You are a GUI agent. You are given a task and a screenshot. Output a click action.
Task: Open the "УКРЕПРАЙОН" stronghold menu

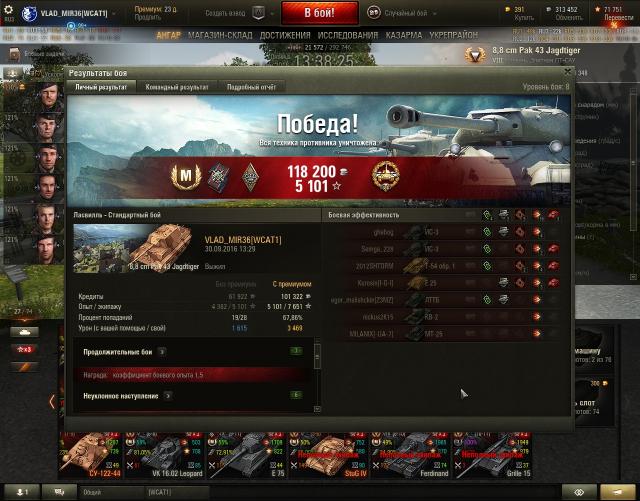[x=453, y=35]
